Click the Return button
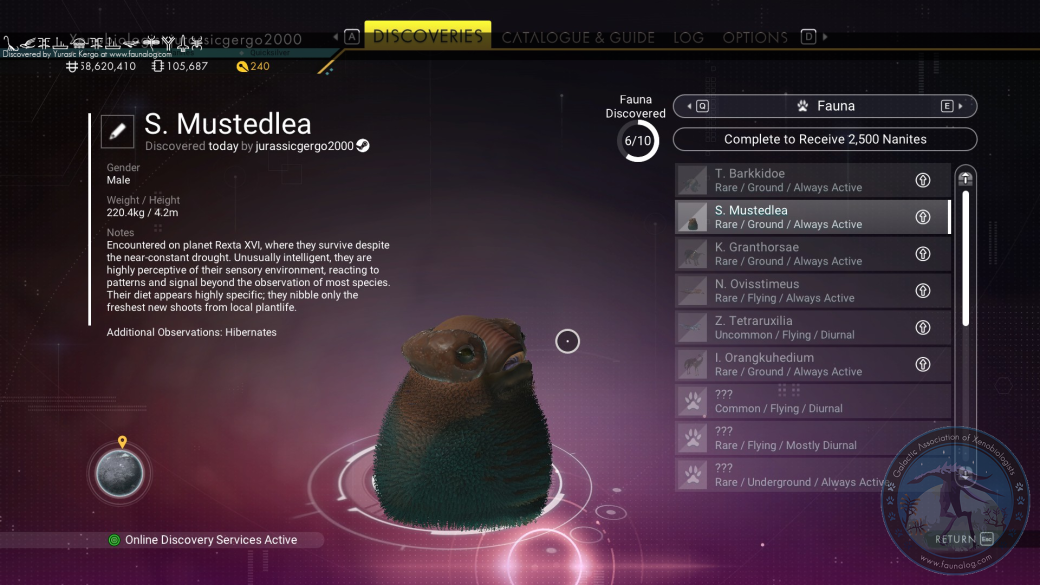The image size is (1040, 585). pos(963,539)
